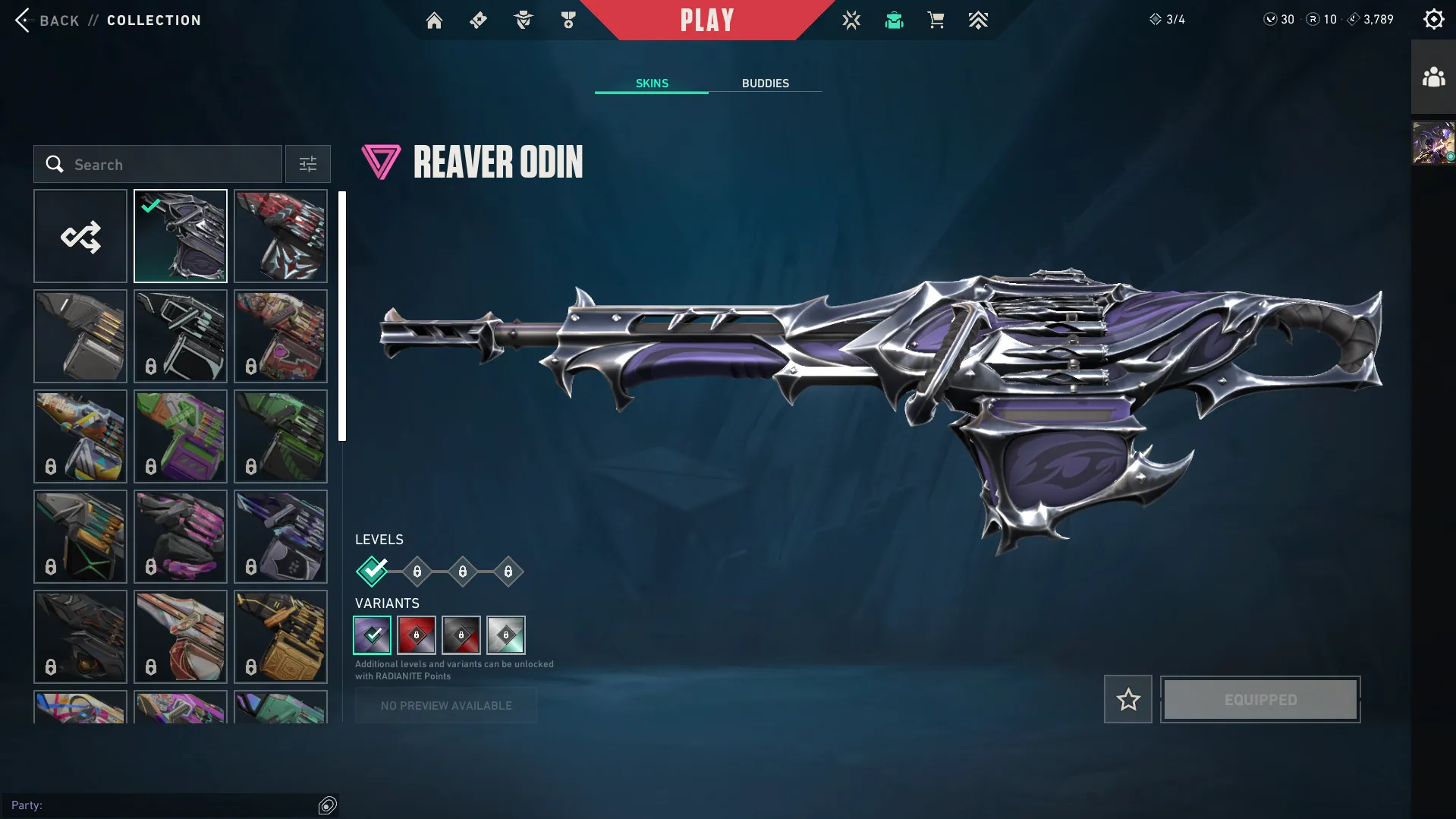Open the Agents icon in top navigation
1456x819 pixels.
523,20
